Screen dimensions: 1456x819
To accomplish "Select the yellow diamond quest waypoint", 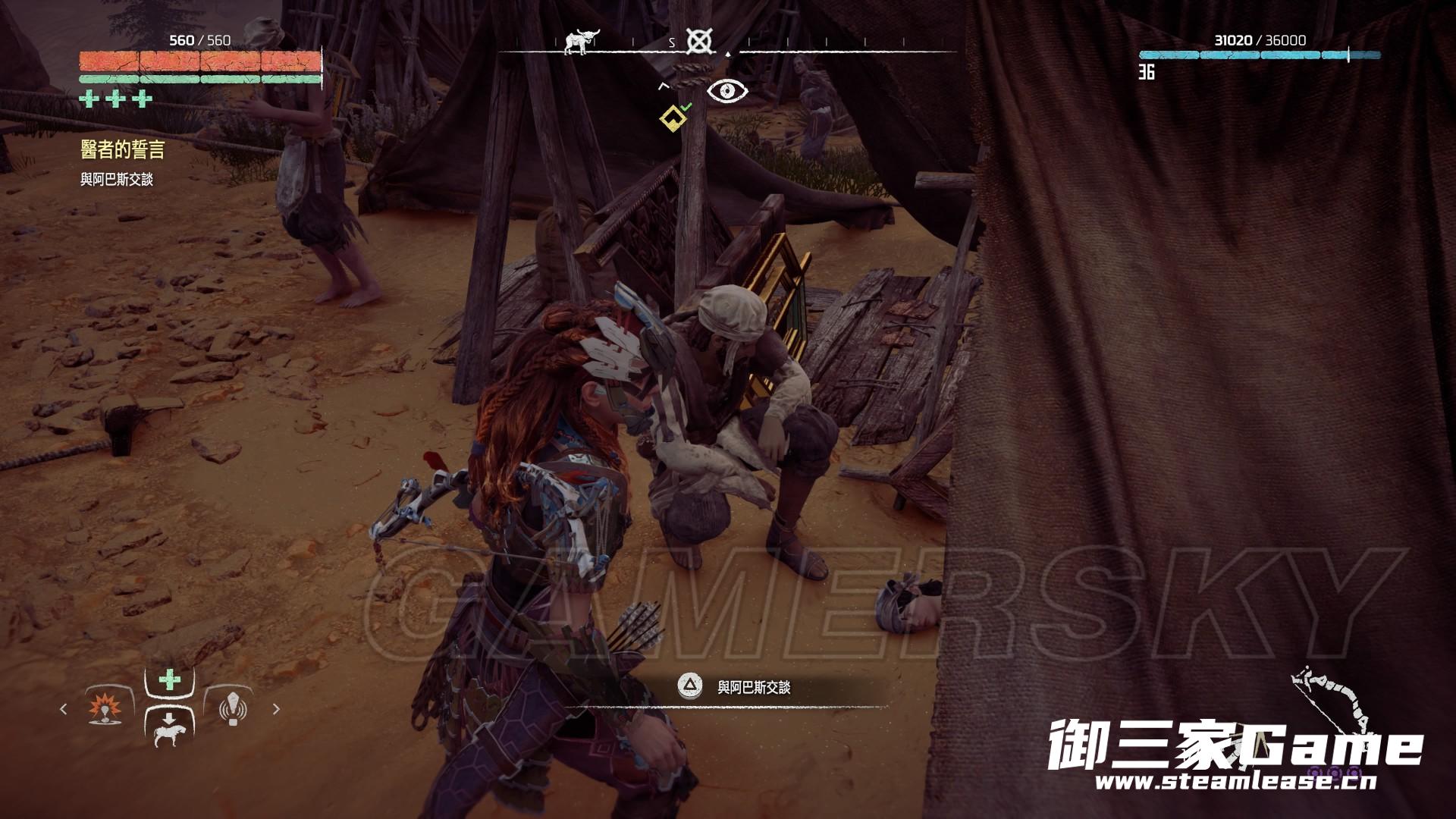I will 672,118.
